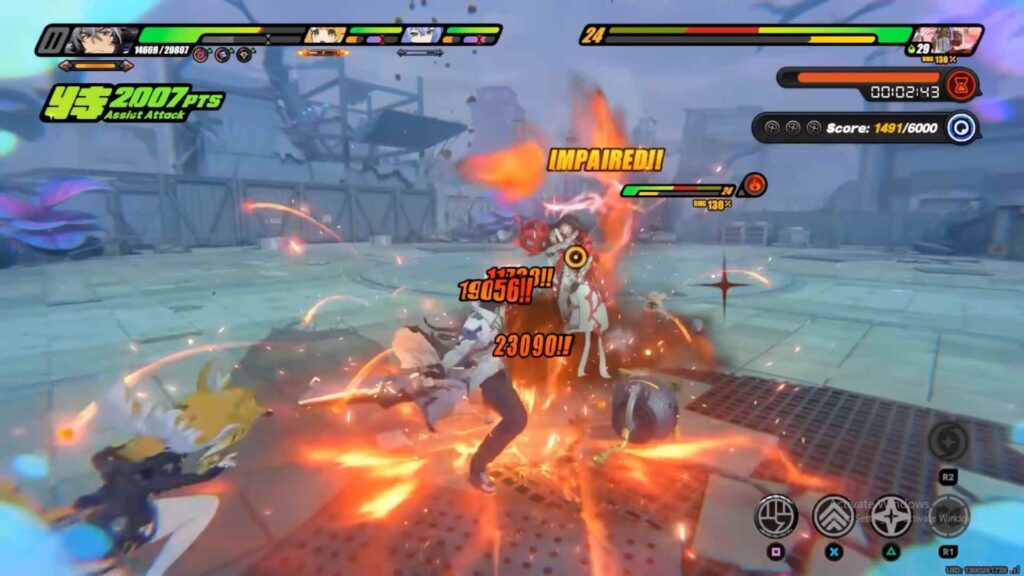Trigger the four-point star special attack

pos(891,515)
